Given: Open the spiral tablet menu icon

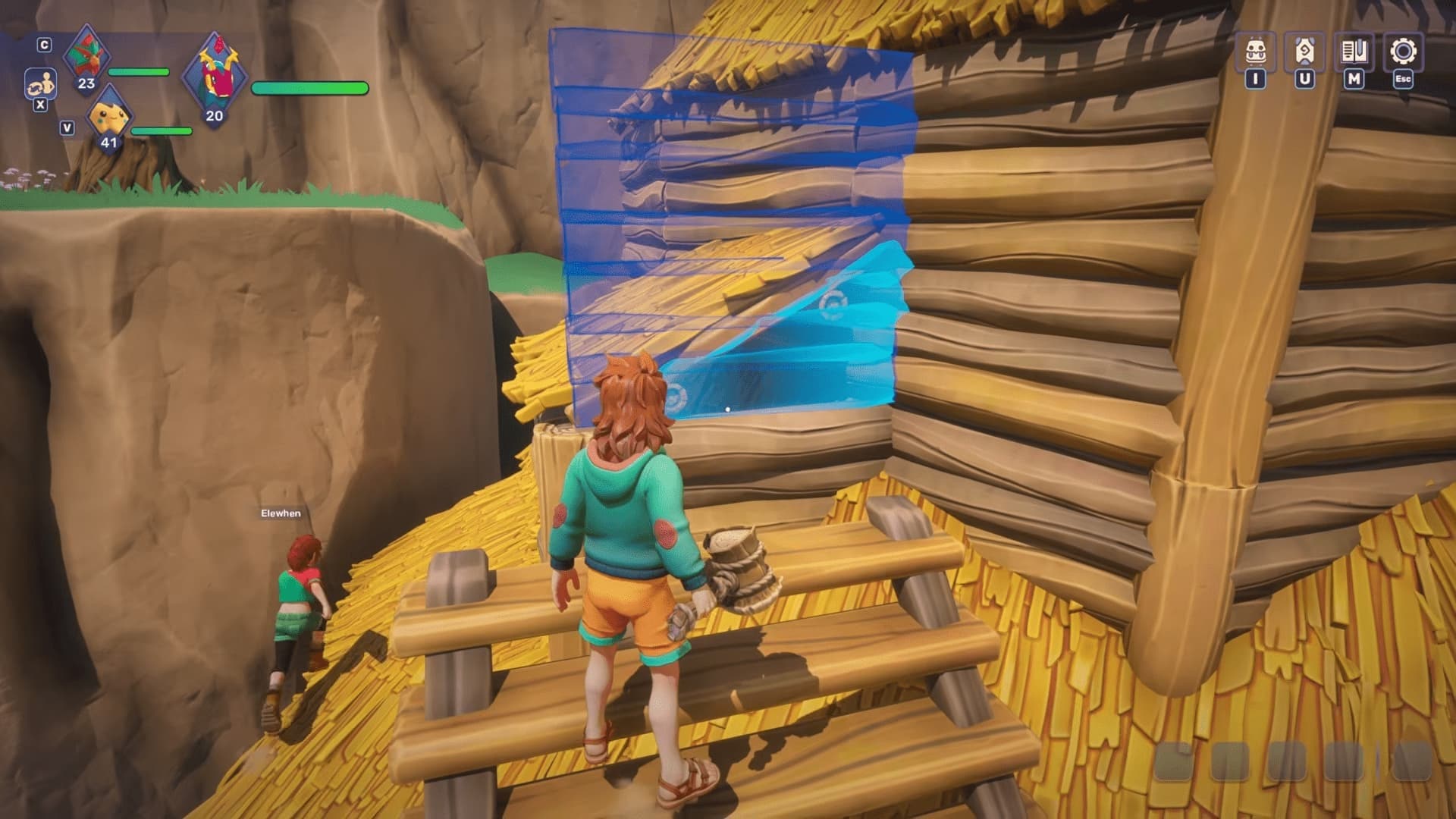Looking at the screenshot, I should click(1304, 52).
